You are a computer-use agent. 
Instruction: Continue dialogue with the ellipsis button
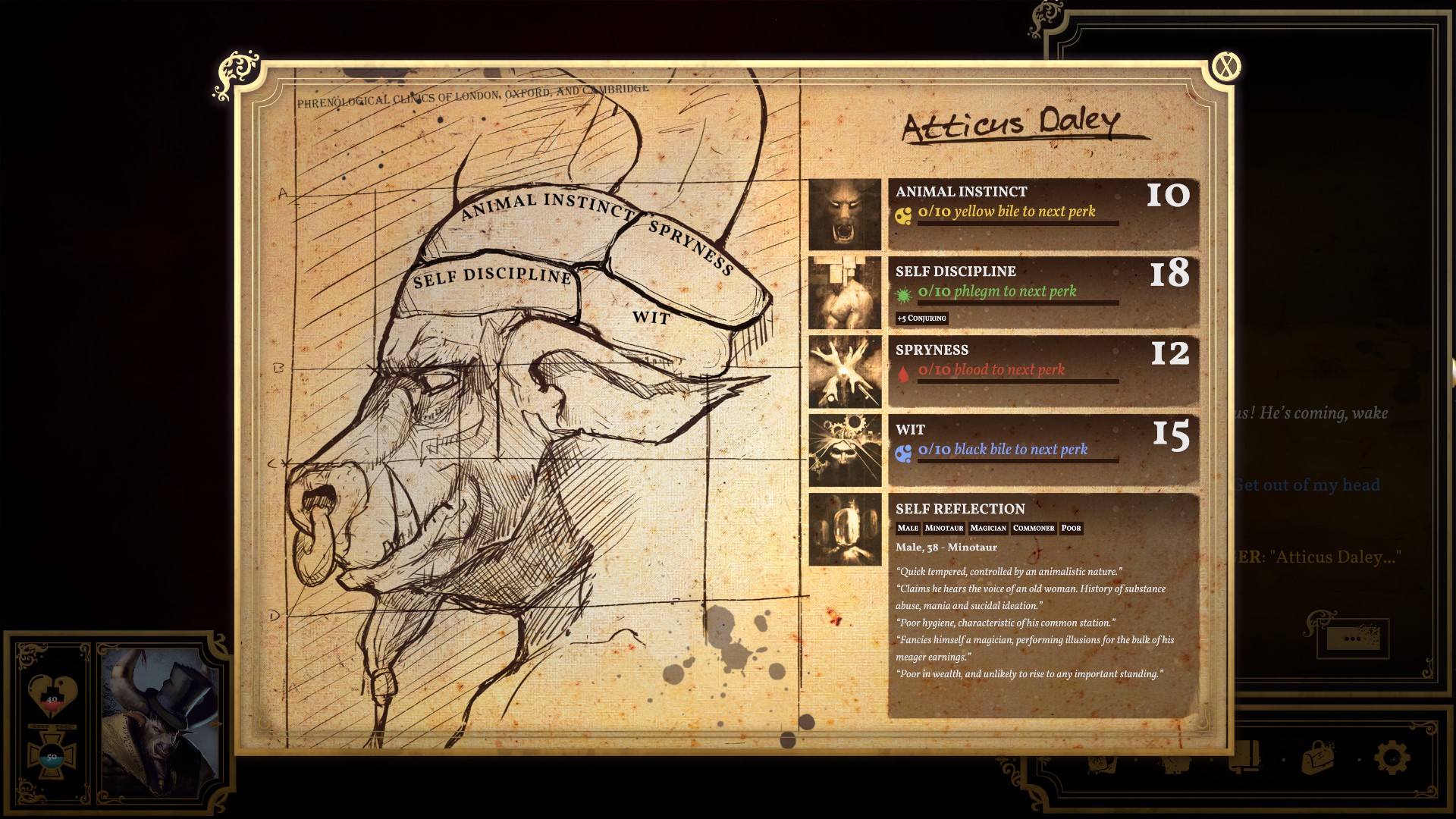pos(1351,639)
